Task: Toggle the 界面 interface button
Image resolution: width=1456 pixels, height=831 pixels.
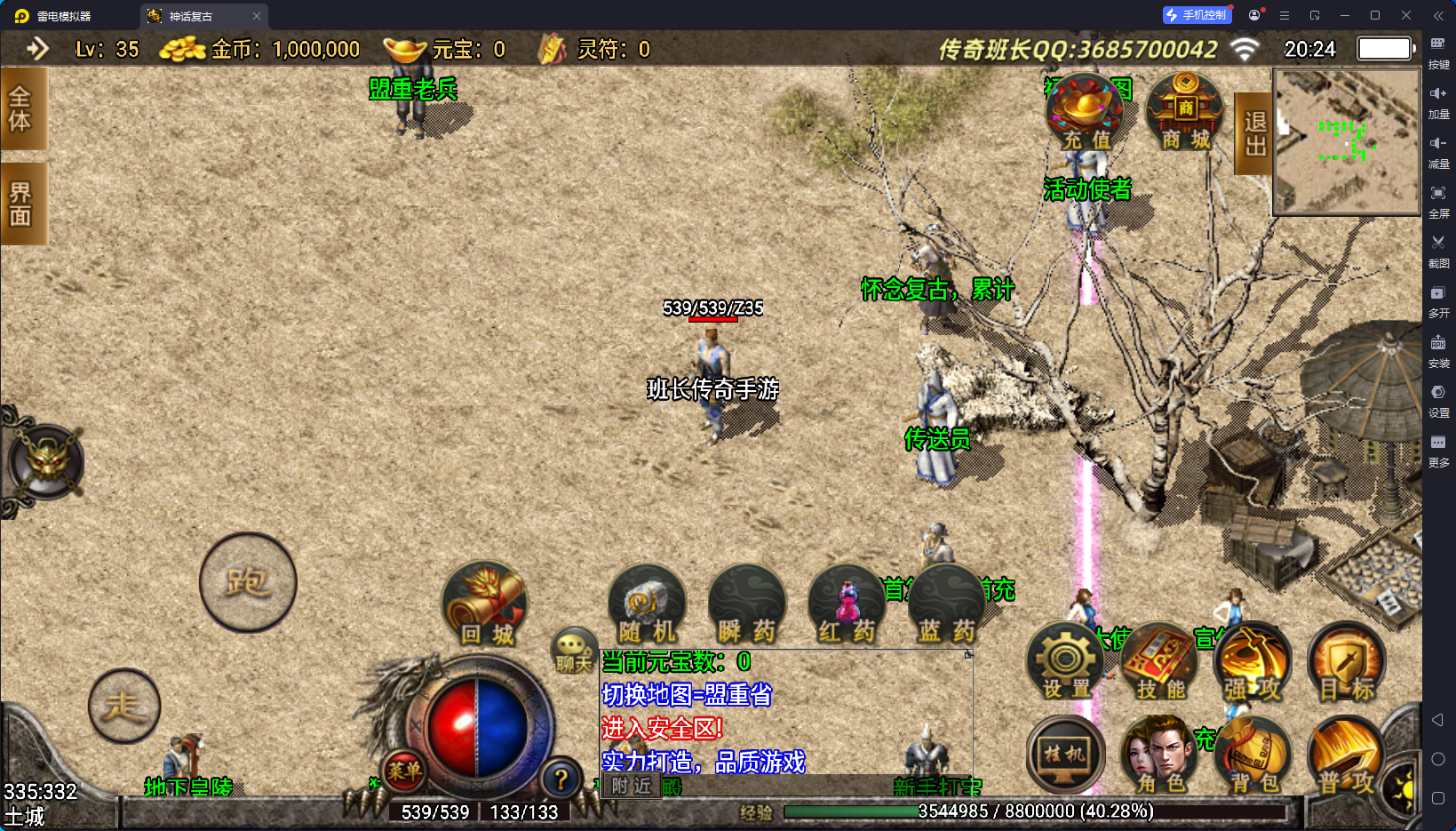Action: [21, 204]
